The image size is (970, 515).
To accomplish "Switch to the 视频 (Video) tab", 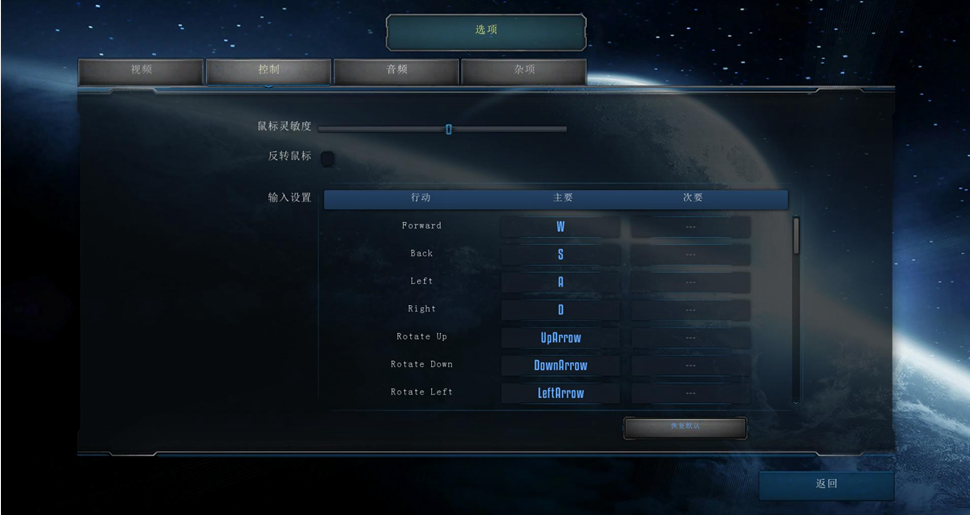I will pos(141,71).
